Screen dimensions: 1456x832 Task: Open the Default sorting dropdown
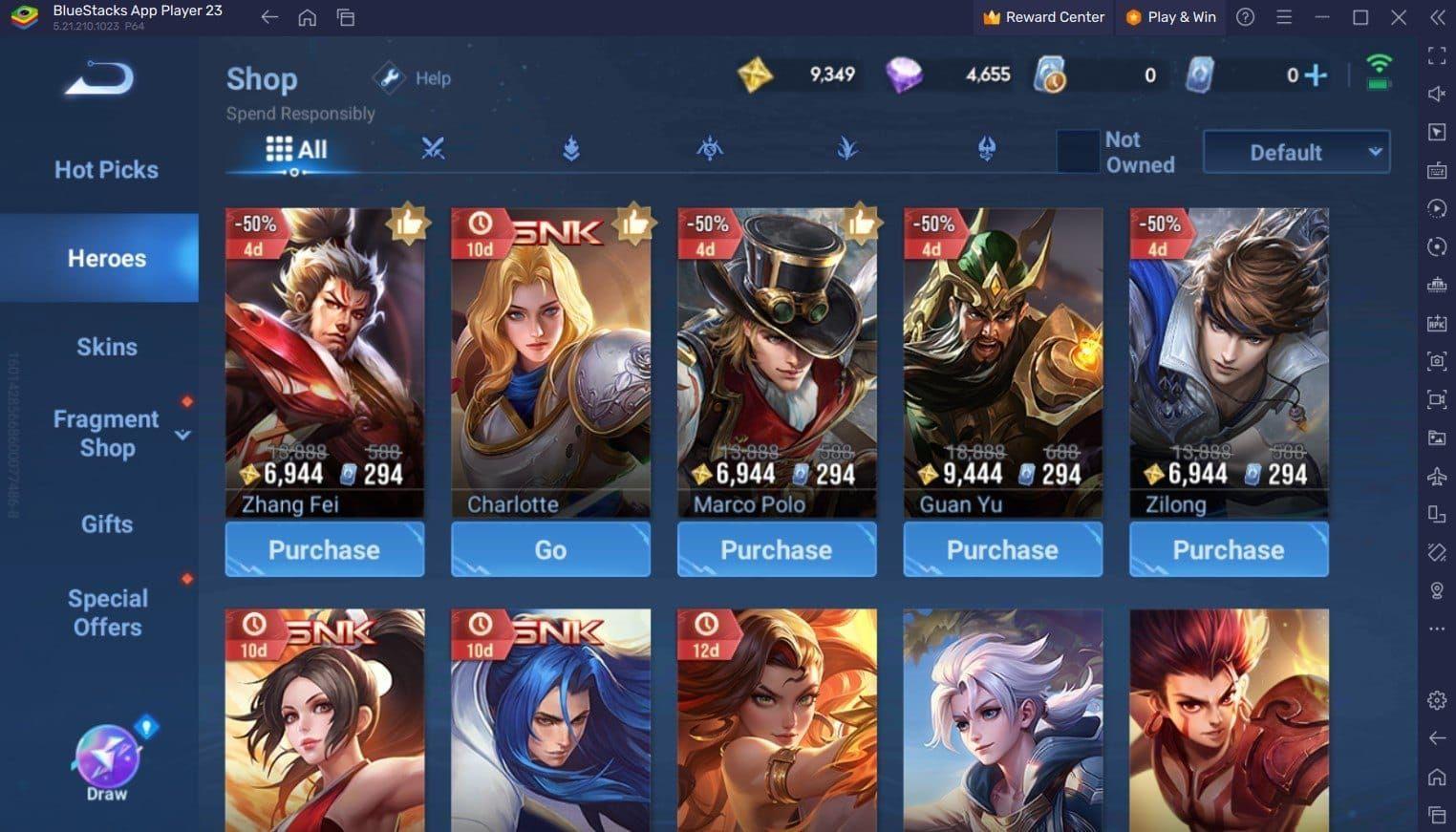(1295, 151)
